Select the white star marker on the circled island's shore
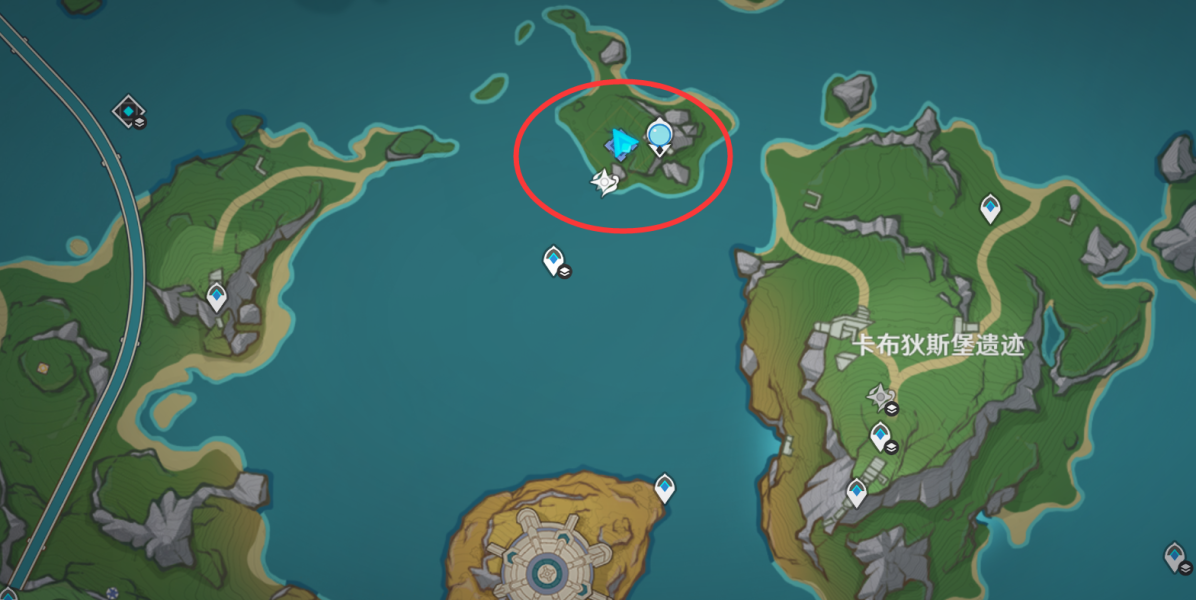The height and width of the screenshot is (600, 1196). [604, 182]
